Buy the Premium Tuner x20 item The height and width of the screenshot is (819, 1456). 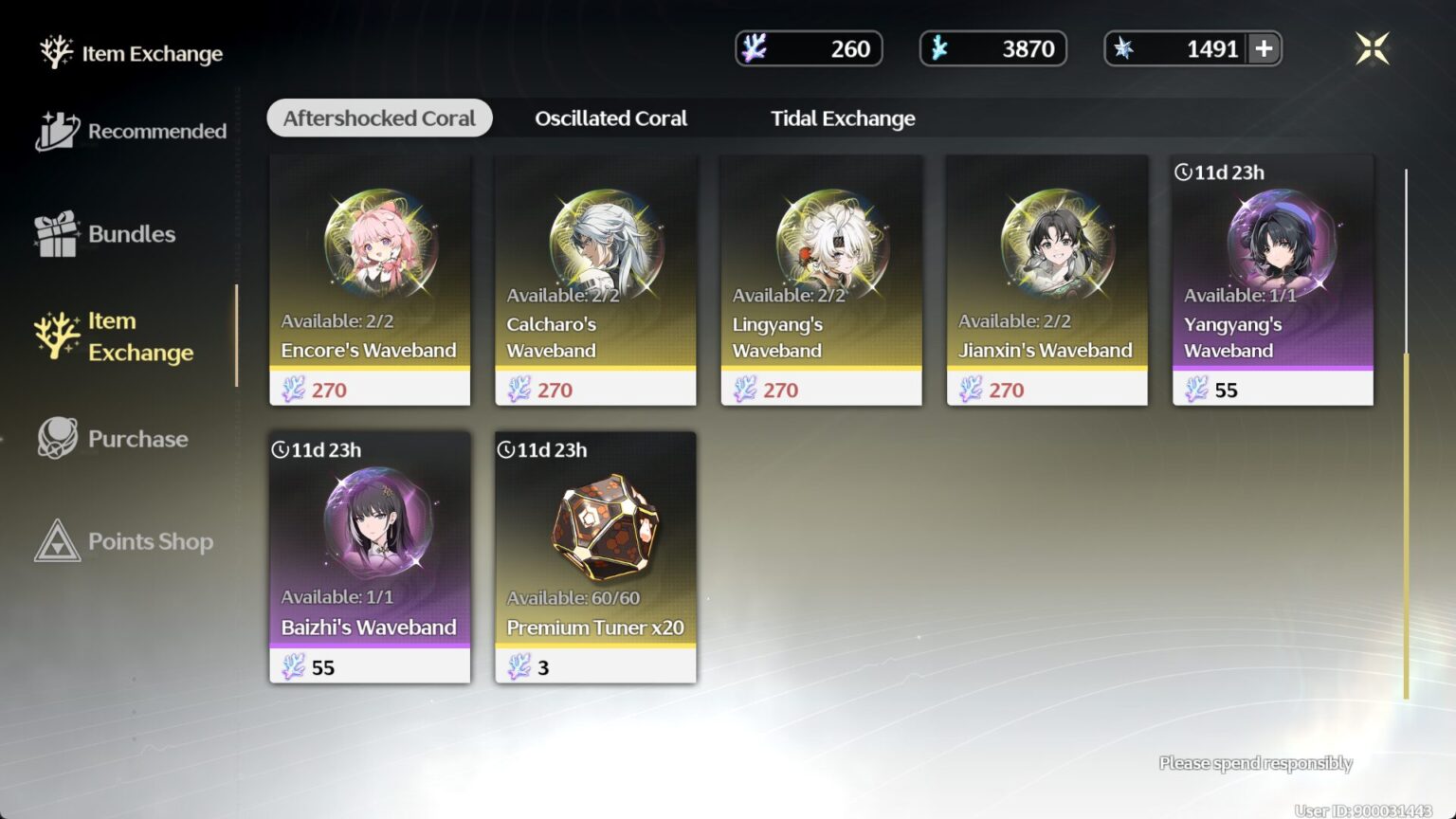pyautogui.click(x=595, y=557)
